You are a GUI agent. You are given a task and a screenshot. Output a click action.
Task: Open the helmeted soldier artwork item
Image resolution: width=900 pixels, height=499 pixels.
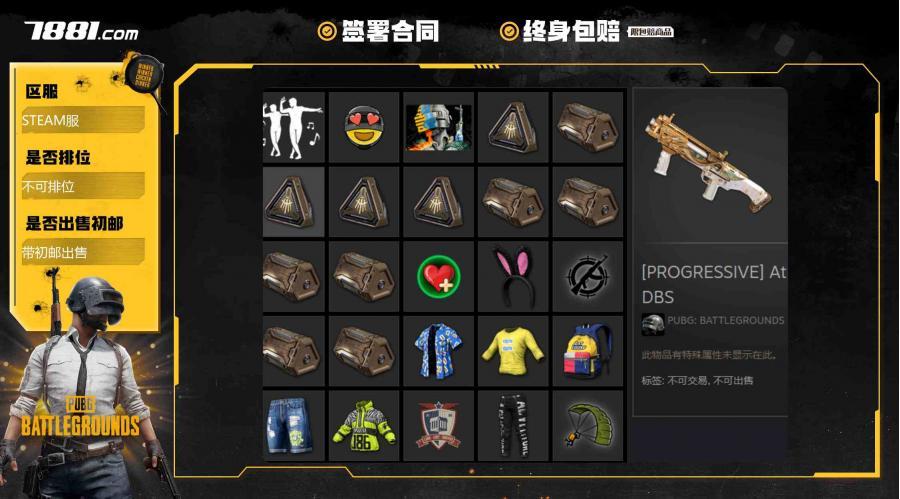(438, 127)
